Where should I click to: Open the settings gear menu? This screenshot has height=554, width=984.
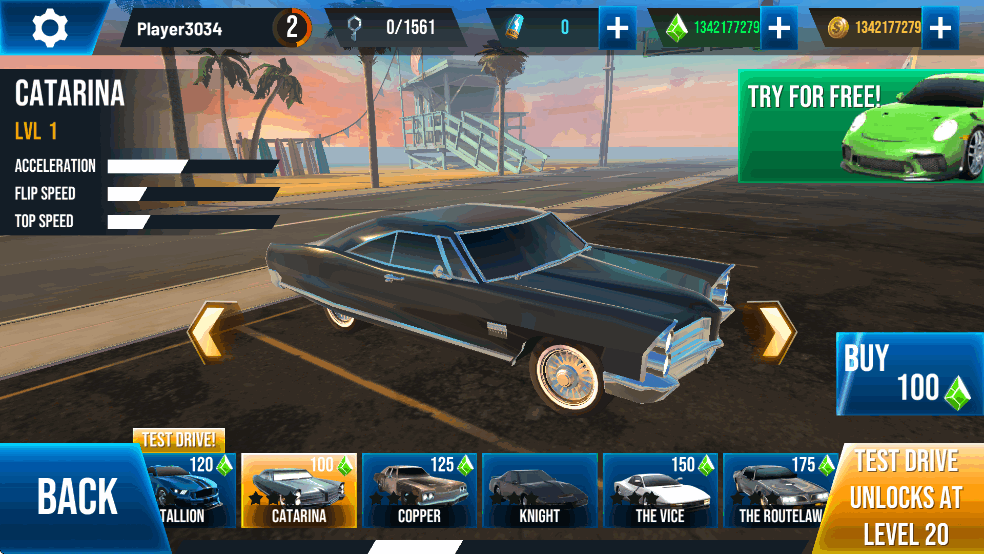48,27
